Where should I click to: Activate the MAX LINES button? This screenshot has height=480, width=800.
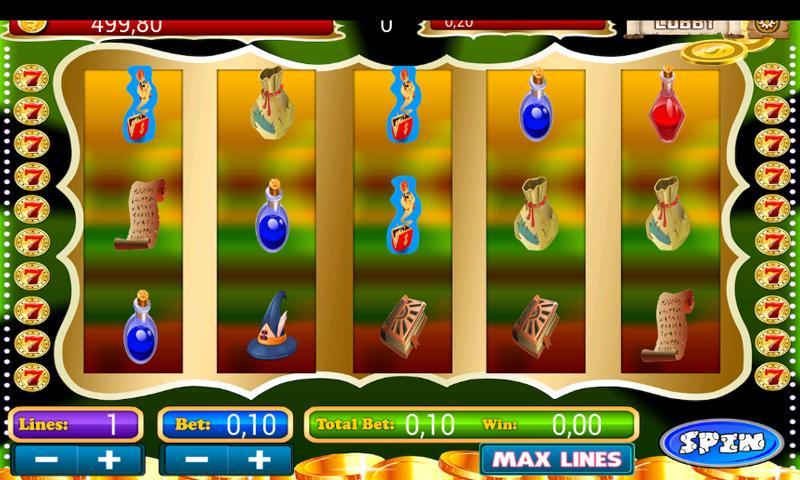tap(556, 460)
